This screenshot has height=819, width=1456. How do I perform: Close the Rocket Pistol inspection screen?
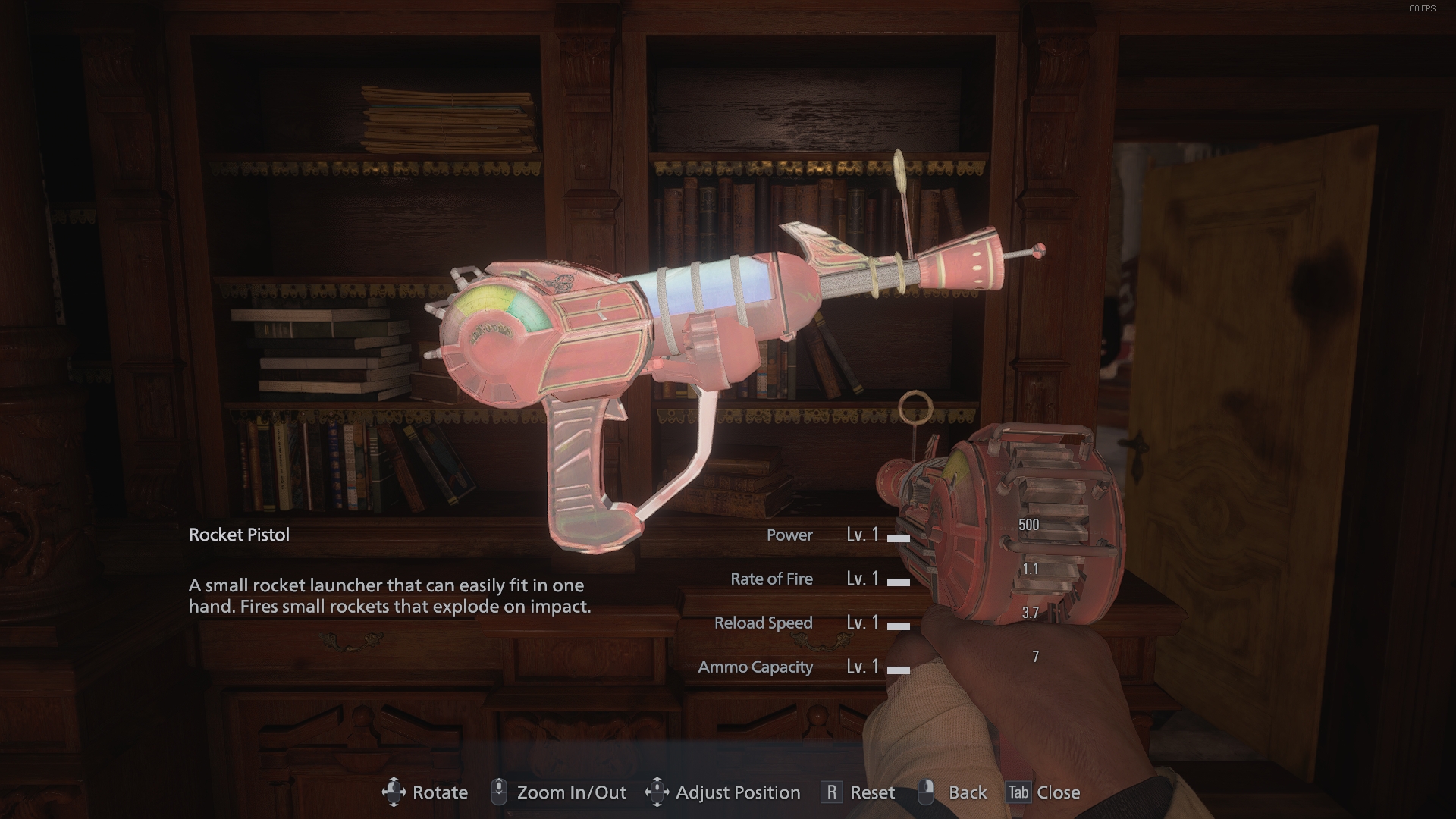(x=1043, y=792)
